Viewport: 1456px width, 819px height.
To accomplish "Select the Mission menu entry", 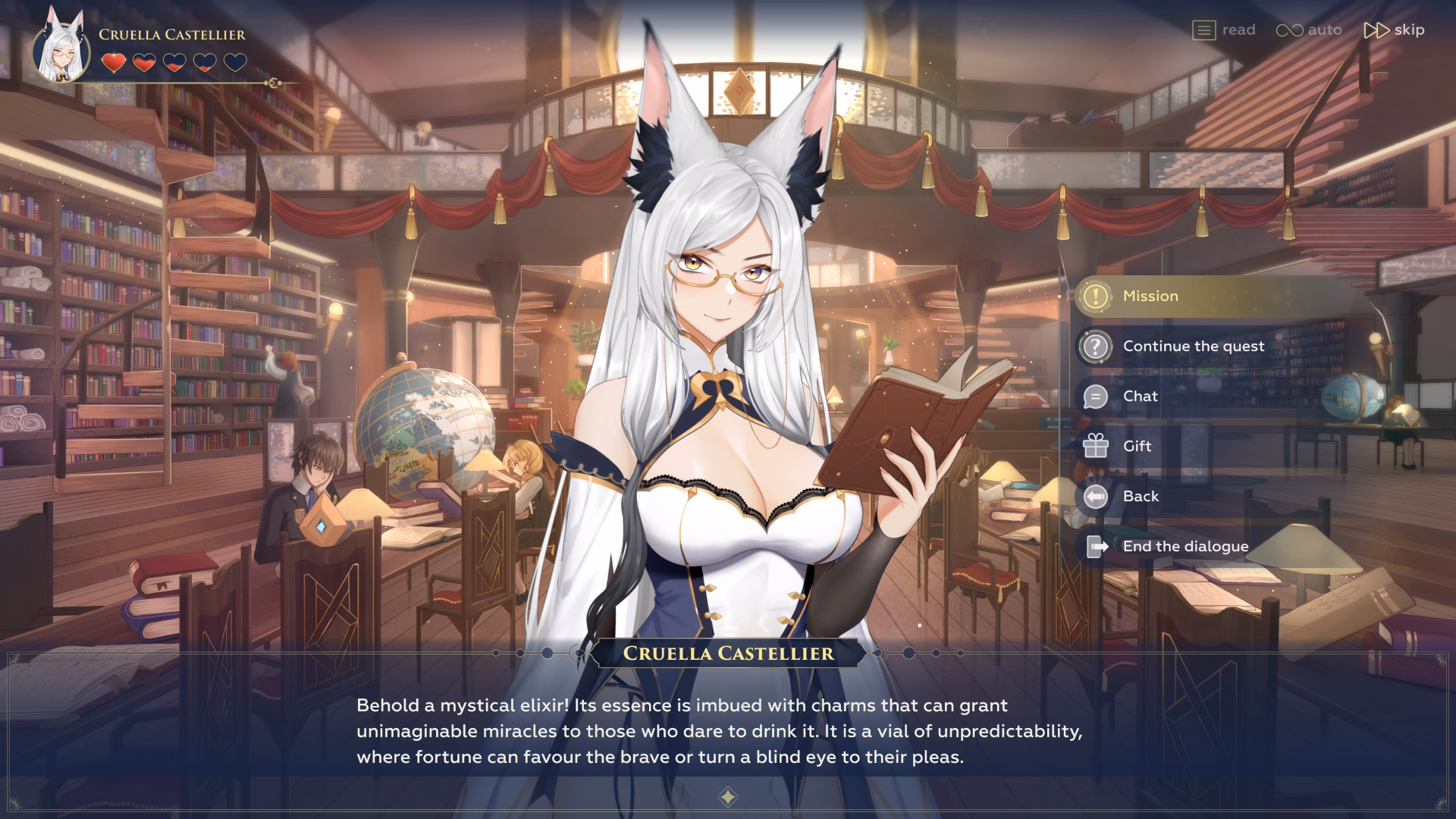I will click(1151, 297).
